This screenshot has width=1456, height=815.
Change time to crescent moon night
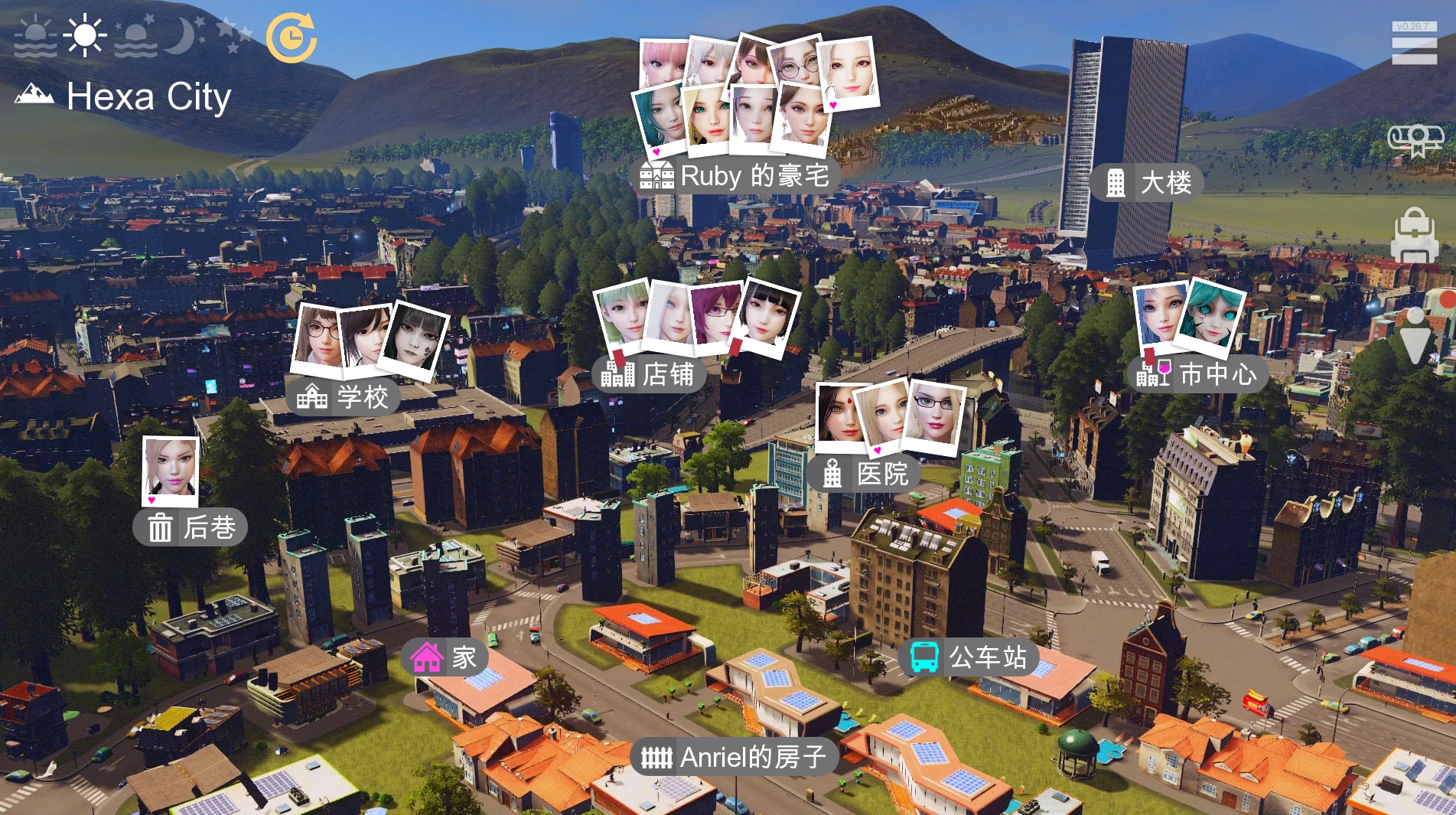184,36
